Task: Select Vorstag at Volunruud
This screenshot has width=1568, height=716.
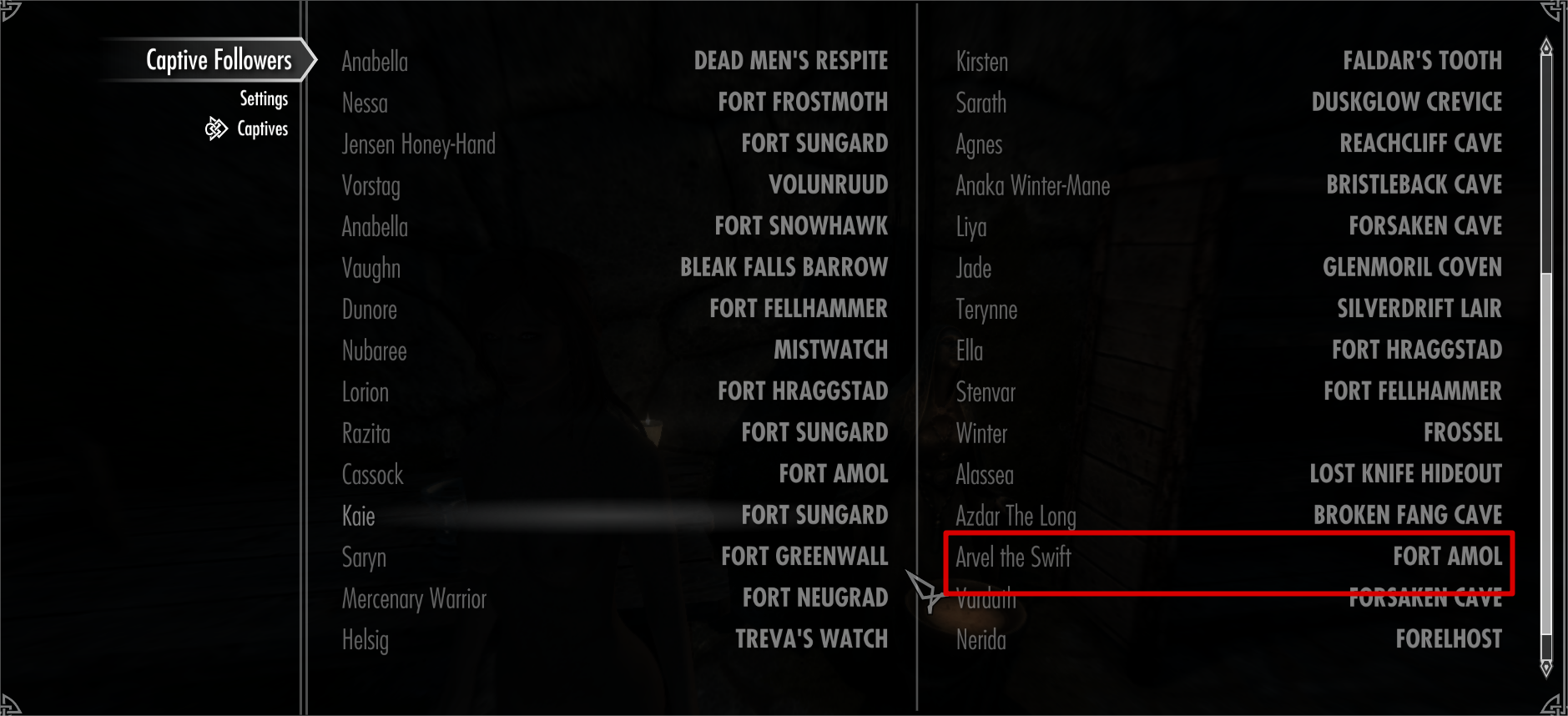Action: click(x=618, y=185)
